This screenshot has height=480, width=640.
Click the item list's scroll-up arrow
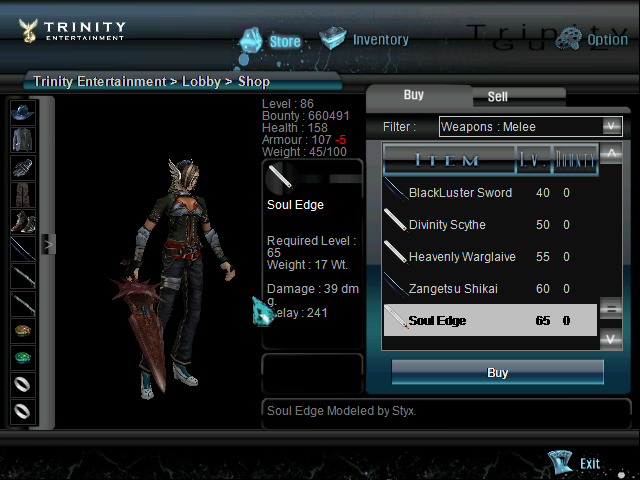611,154
